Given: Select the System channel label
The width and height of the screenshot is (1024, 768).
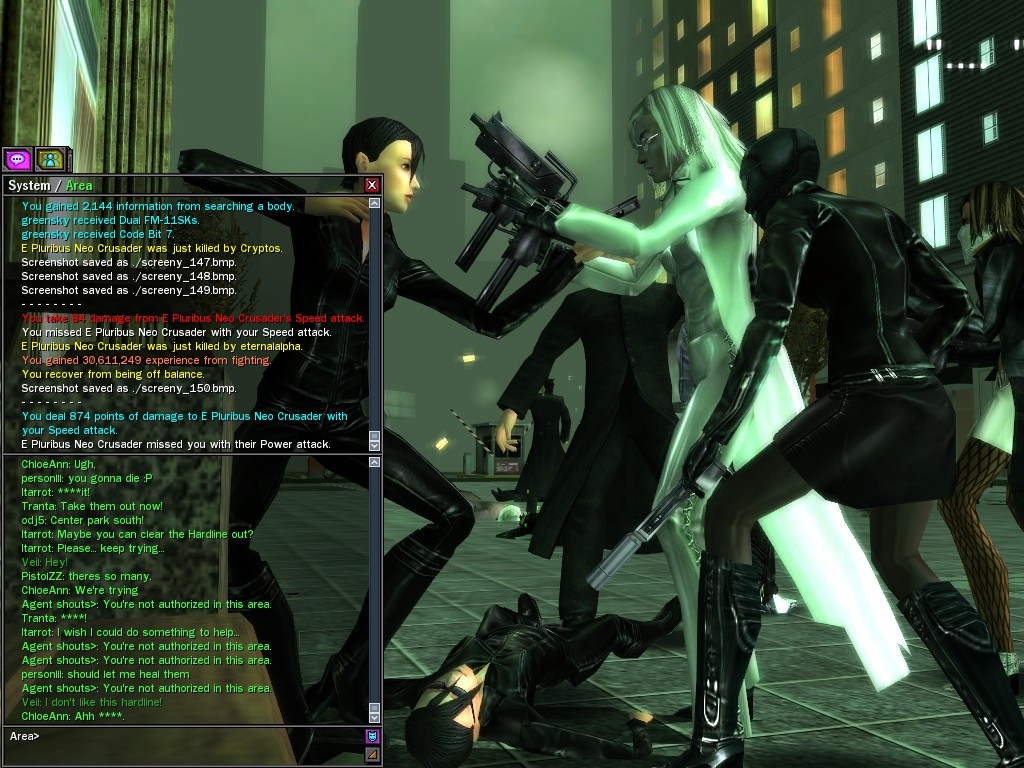Looking at the screenshot, I should tap(28, 185).
